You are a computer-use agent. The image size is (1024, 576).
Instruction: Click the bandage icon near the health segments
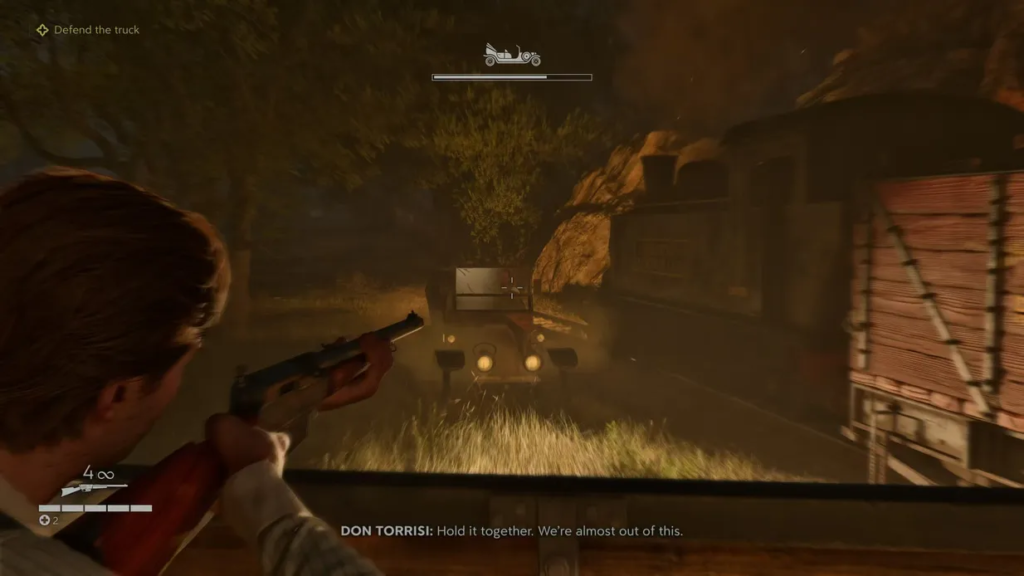coord(44,520)
